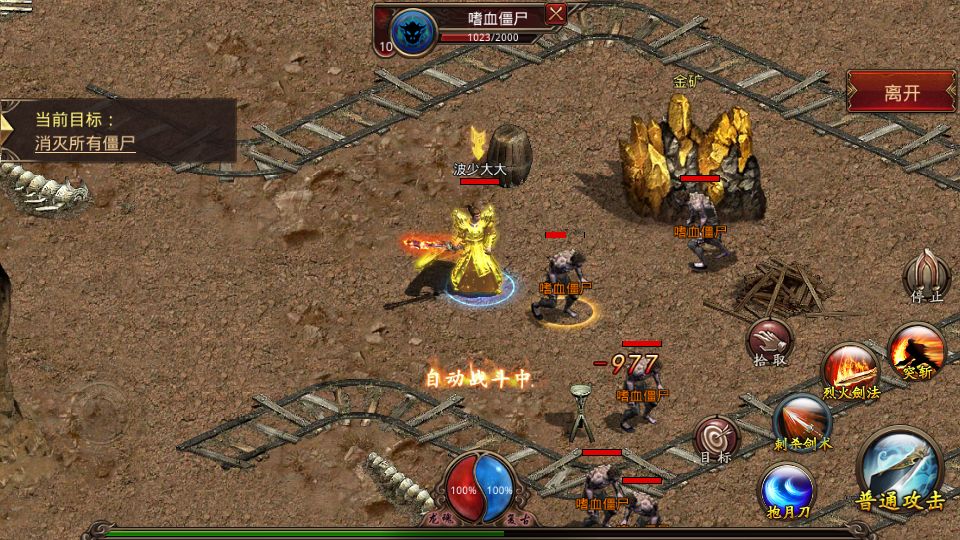Expand the arrow tab beside the objective panel
The width and height of the screenshot is (960, 540).
[7, 130]
